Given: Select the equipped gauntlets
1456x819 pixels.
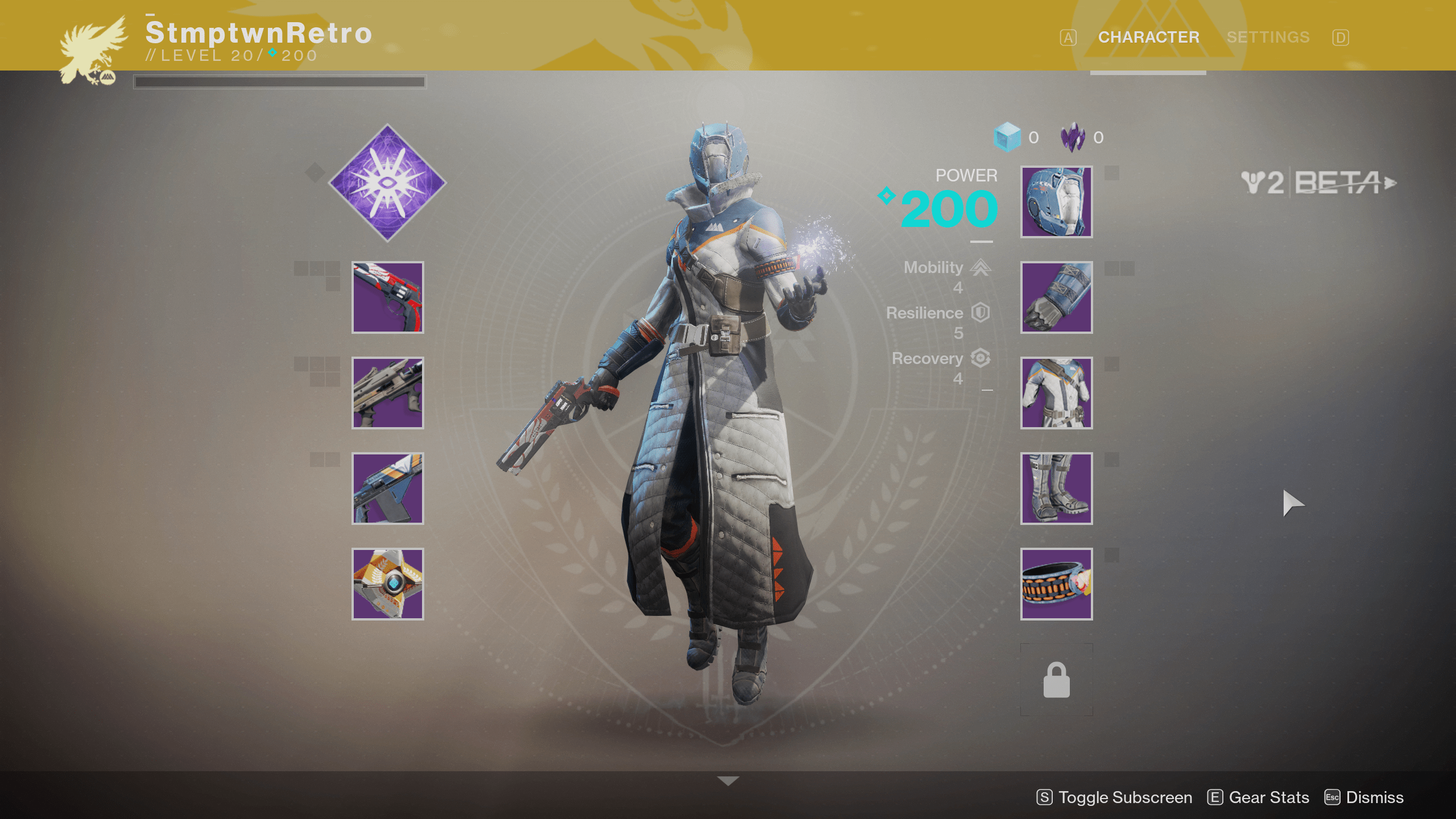Looking at the screenshot, I should pyautogui.click(x=1056, y=298).
